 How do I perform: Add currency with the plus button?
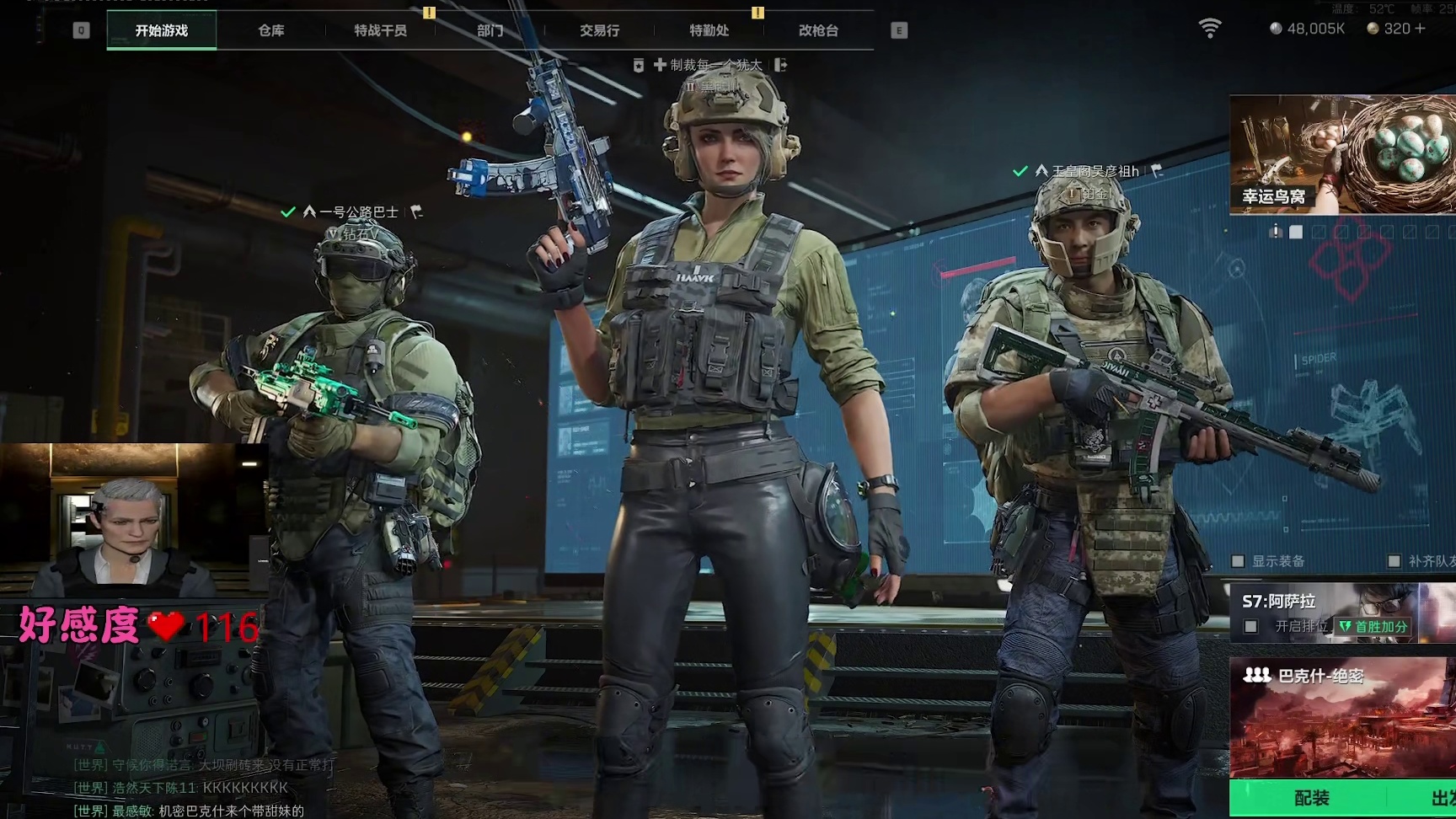[1420, 29]
